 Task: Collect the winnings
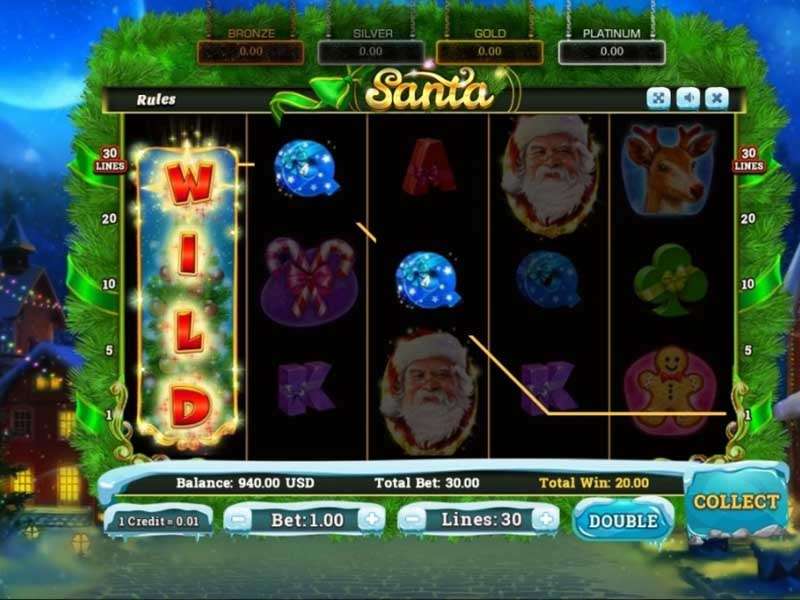736,502
